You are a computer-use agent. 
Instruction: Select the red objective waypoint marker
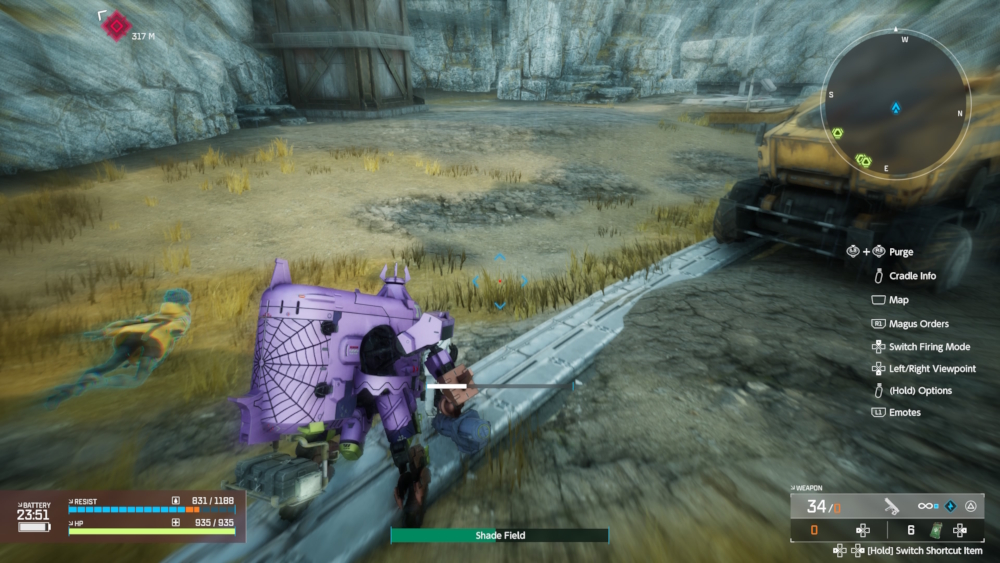[x=117, y=25]
